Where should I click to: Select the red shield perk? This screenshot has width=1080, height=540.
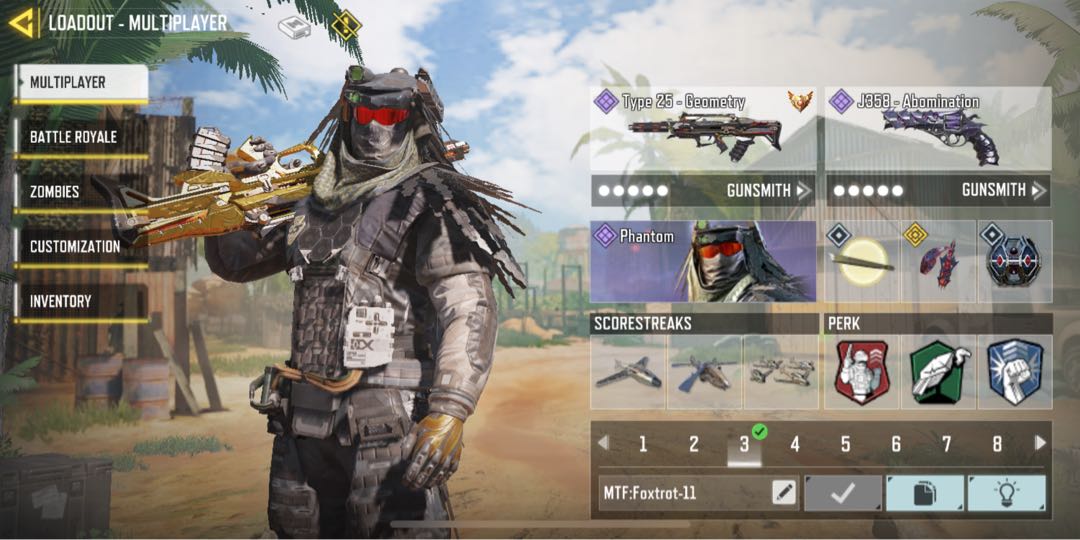862,372
